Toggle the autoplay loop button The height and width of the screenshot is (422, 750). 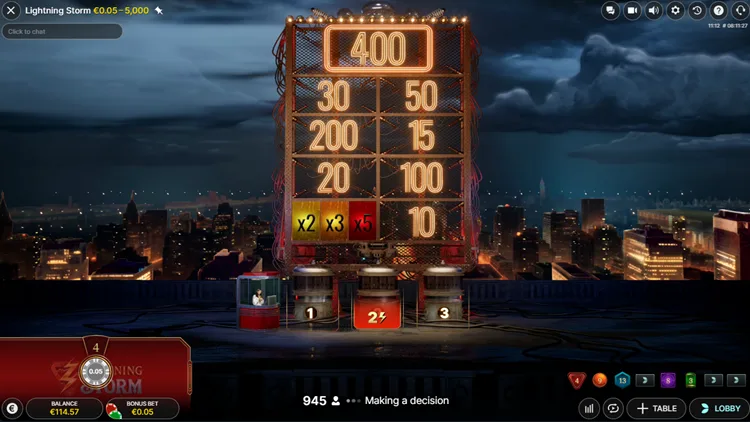[x=612, y=408]
